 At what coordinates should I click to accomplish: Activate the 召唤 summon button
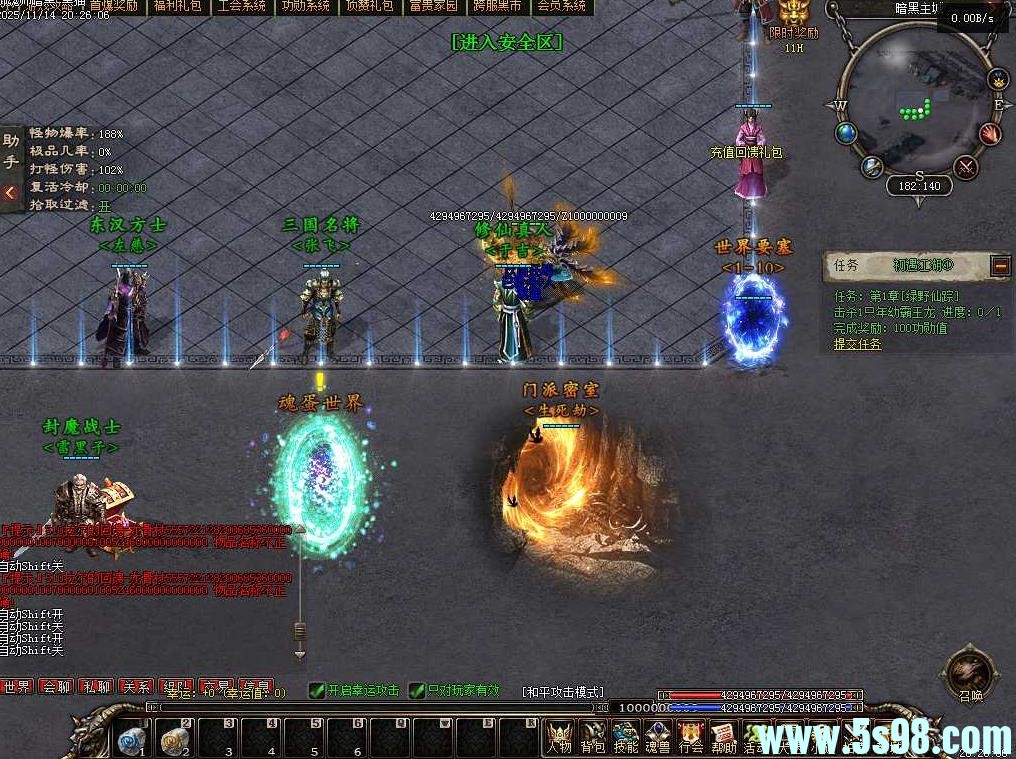(969, 672)
